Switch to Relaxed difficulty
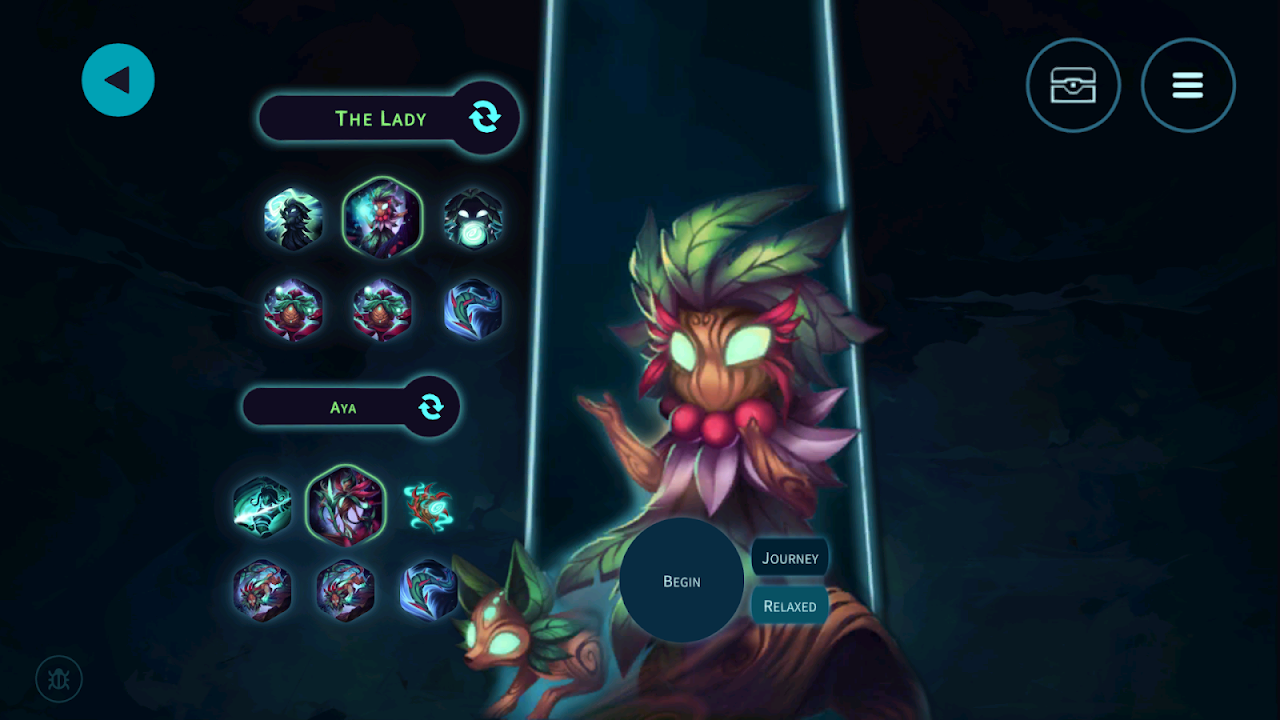This screenshot has width=1280, height=720. pos(790,606)
